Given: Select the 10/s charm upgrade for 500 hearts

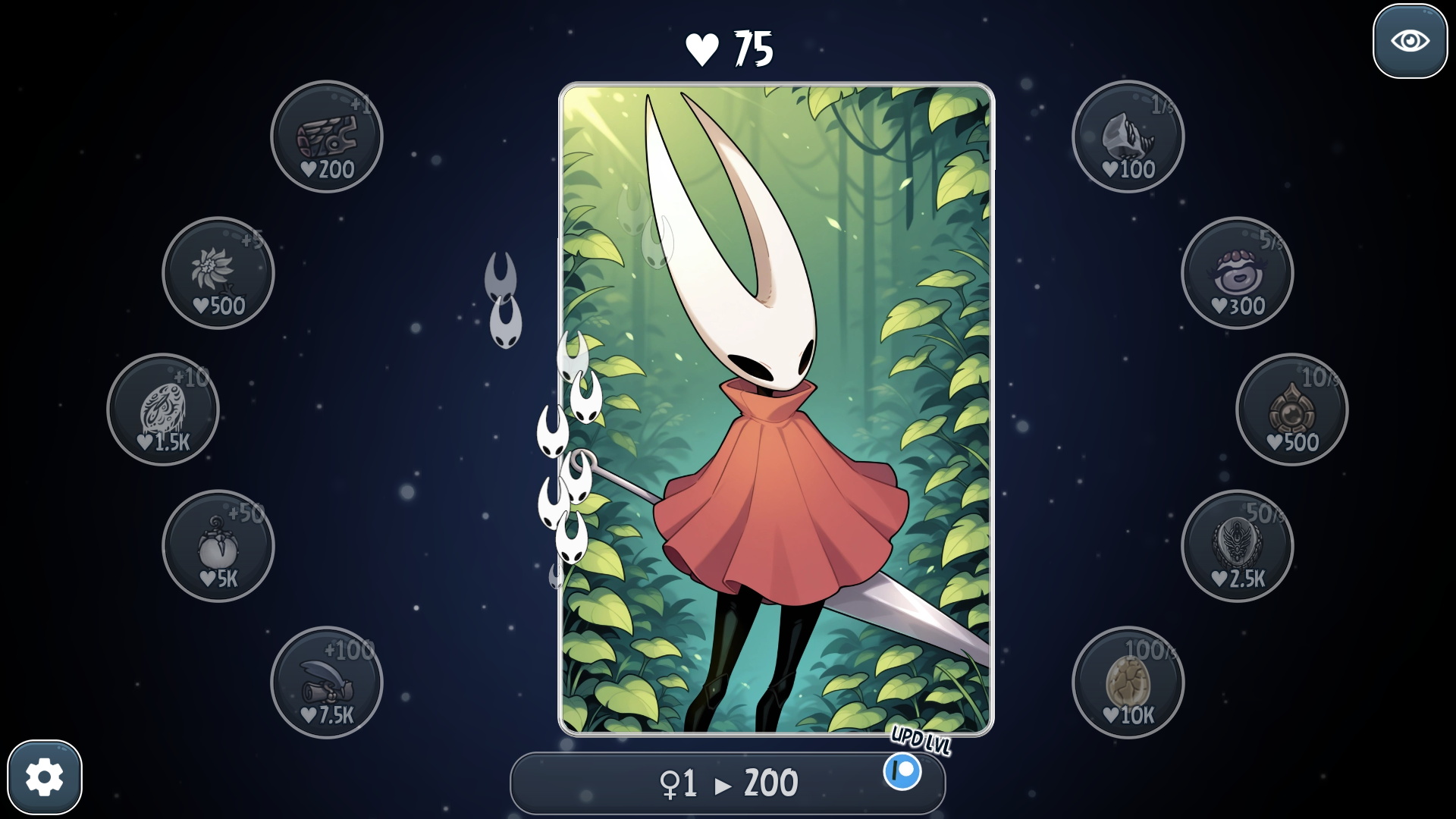Looking at the screenshot, I should 1293,410.
